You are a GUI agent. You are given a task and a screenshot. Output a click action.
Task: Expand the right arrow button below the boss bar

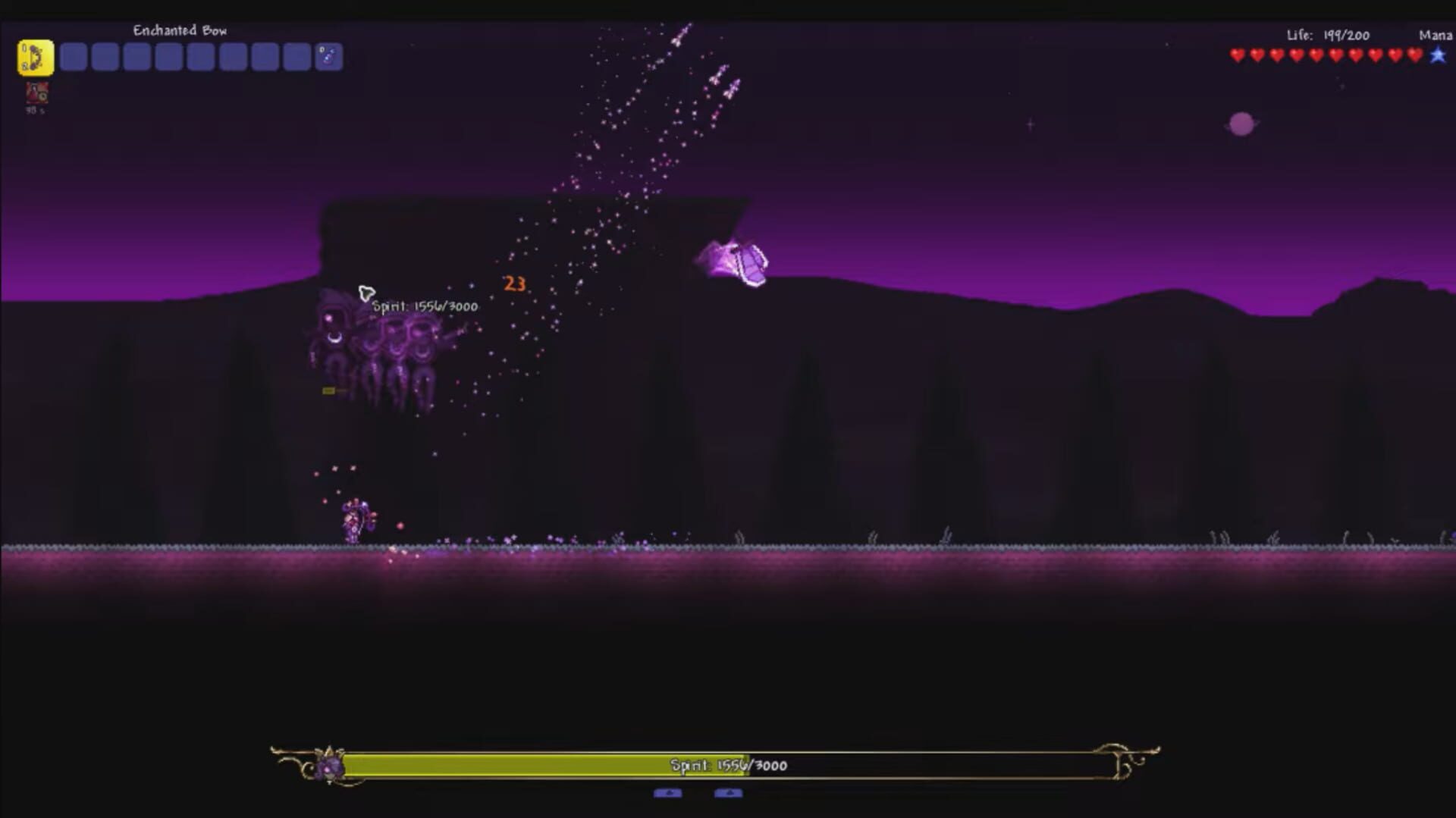730,794
